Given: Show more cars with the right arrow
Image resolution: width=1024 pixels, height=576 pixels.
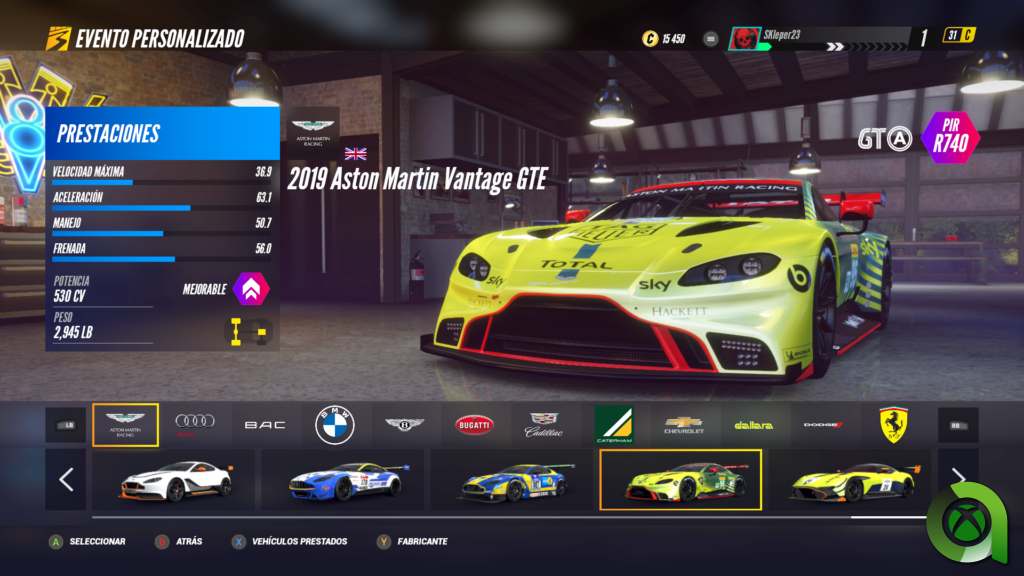Looking at the screenshot, I should 957,478.
